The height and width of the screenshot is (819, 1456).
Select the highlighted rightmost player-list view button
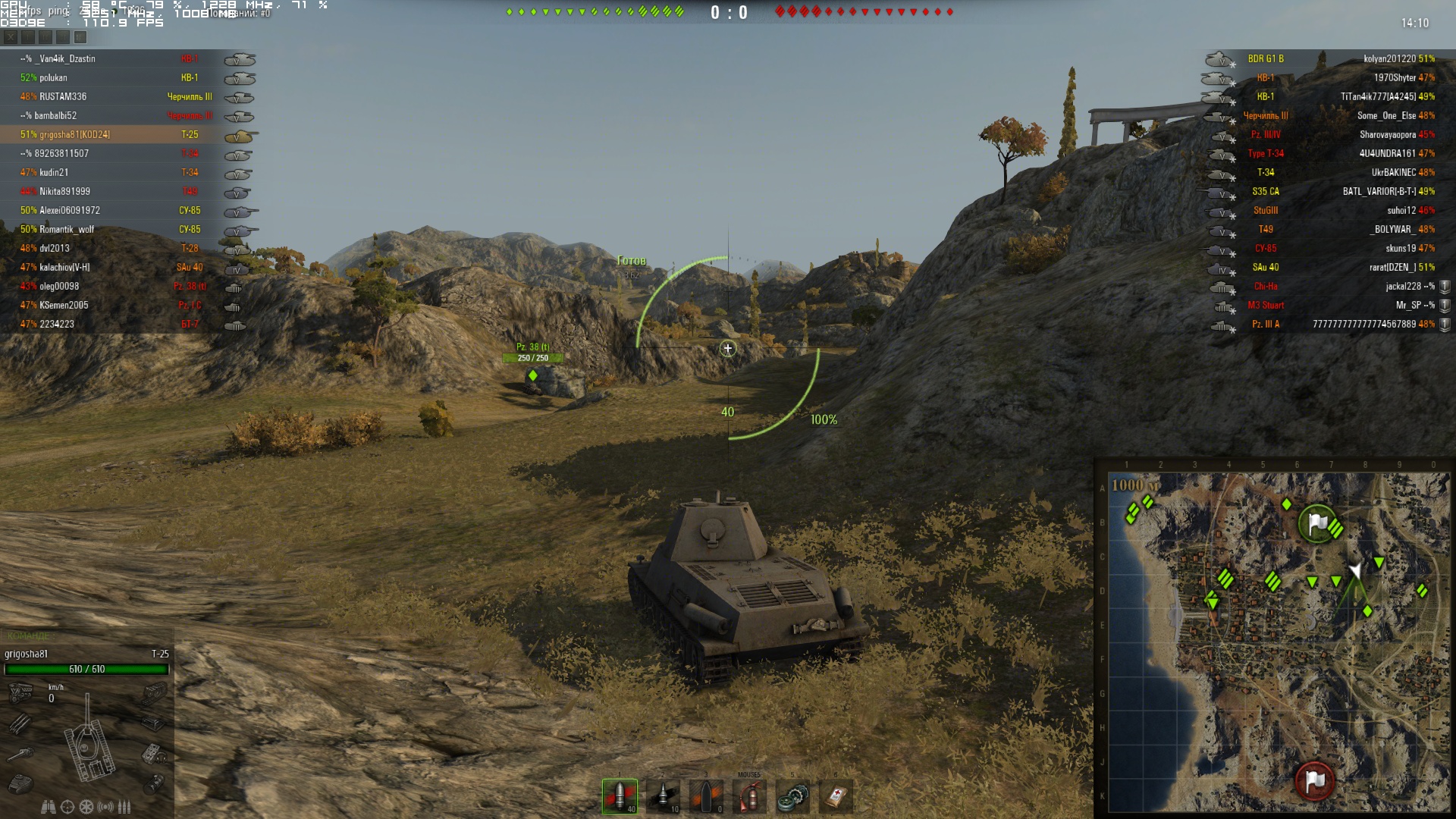(x=80, y=37)
